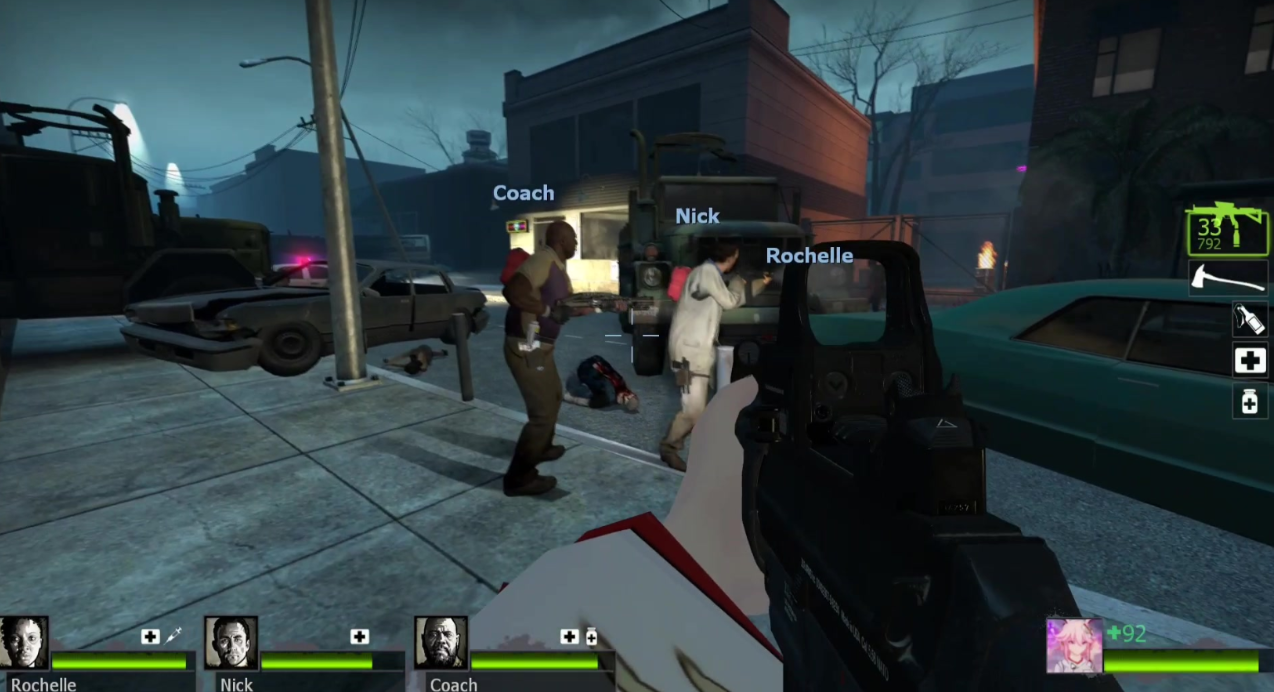Image resolution: width=1274 pixels, height=692 pixels.
Task: Click Nick's first aid kit icon
Action: click(360, 636)
